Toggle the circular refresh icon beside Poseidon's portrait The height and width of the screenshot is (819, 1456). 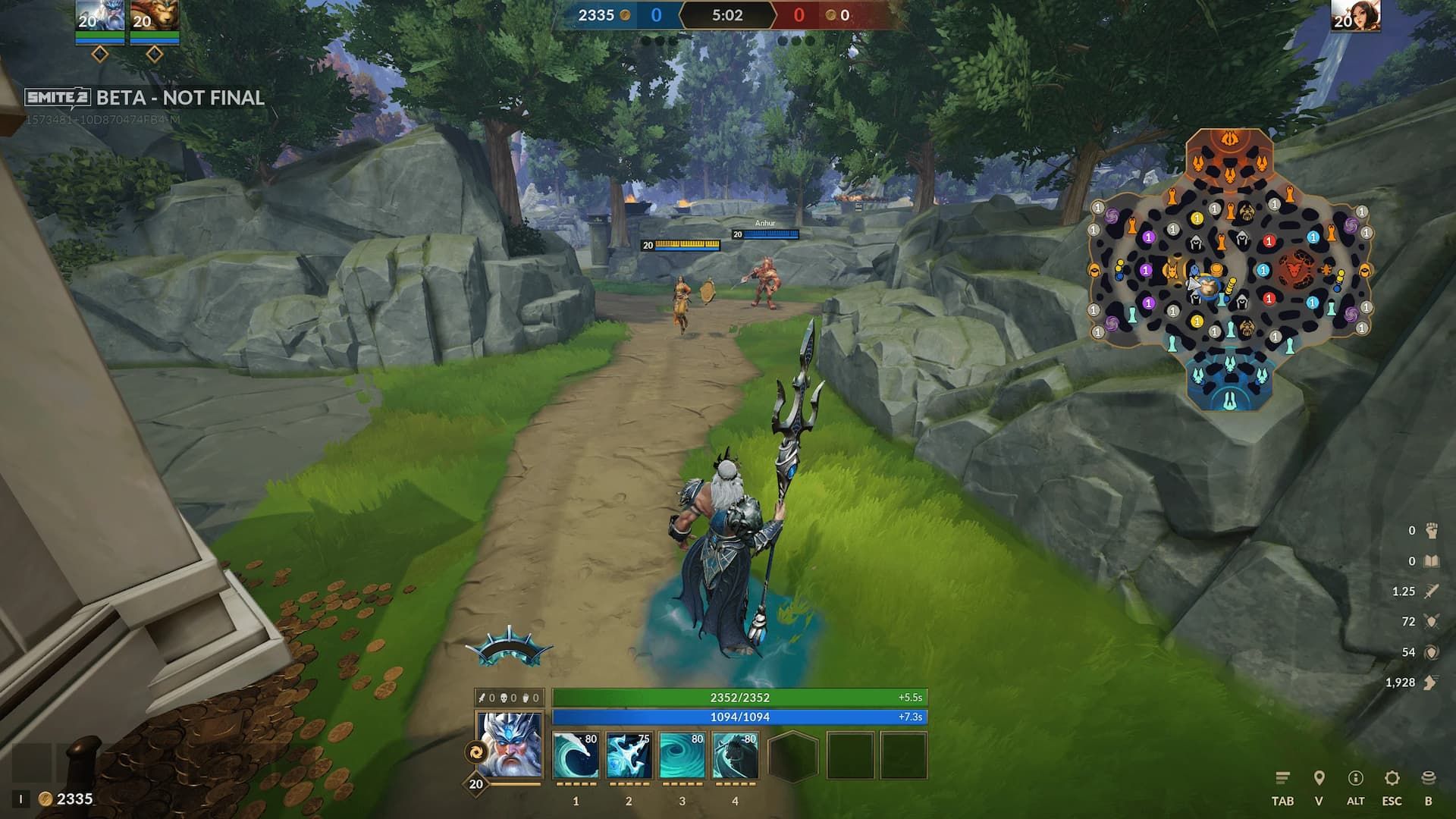pos(475,752)
